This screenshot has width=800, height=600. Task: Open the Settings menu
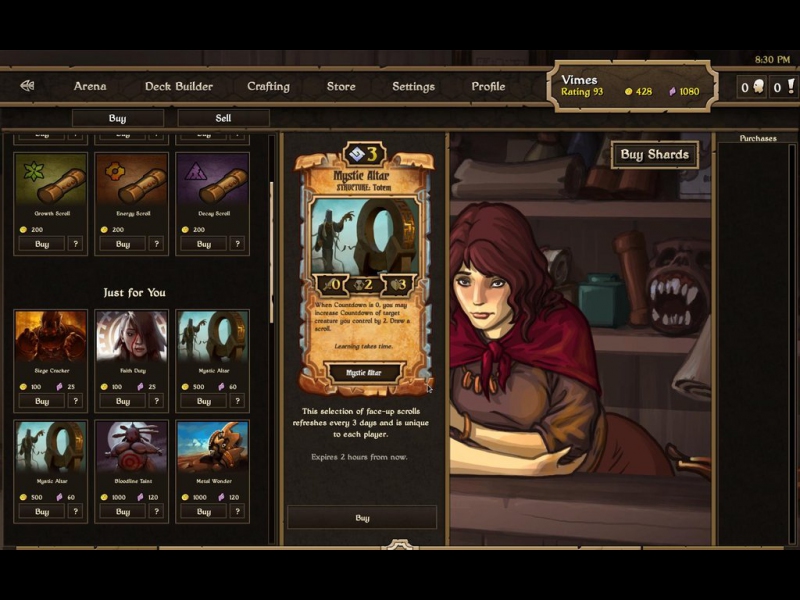click(413, 86)
